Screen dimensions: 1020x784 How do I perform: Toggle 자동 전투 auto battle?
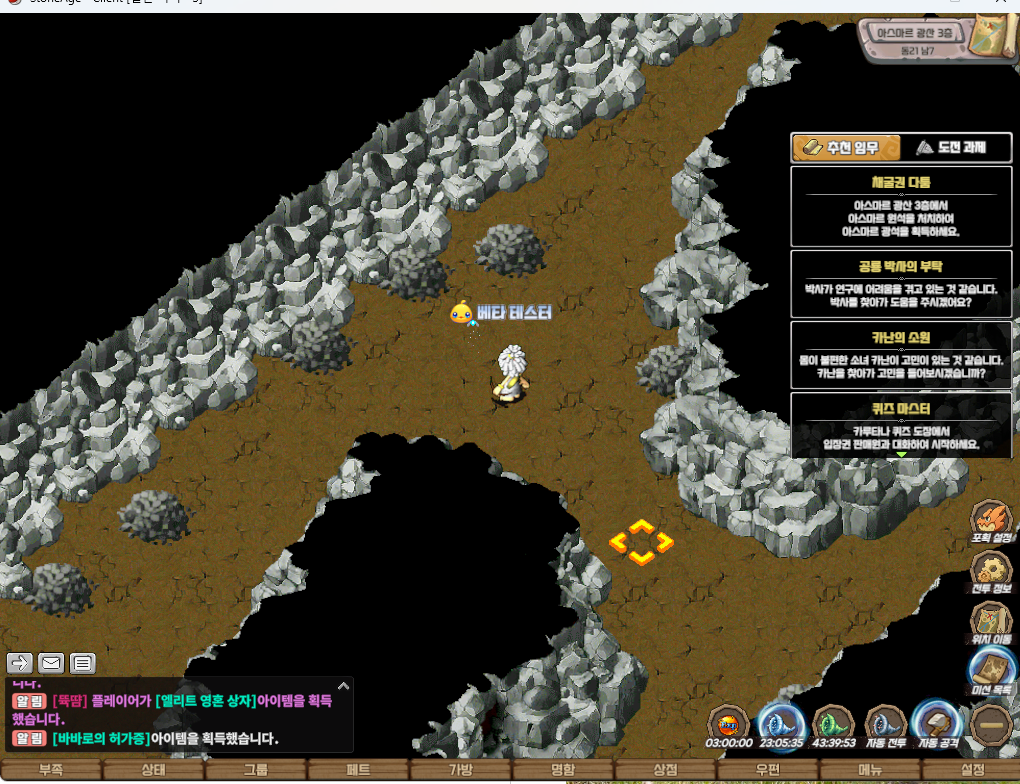coord(886,725)
